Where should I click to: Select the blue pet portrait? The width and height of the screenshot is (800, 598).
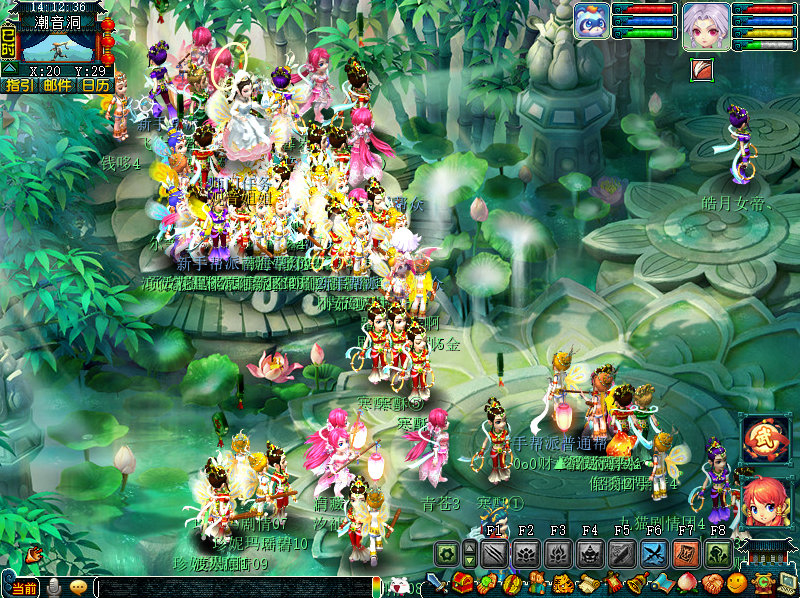point(592,21)
